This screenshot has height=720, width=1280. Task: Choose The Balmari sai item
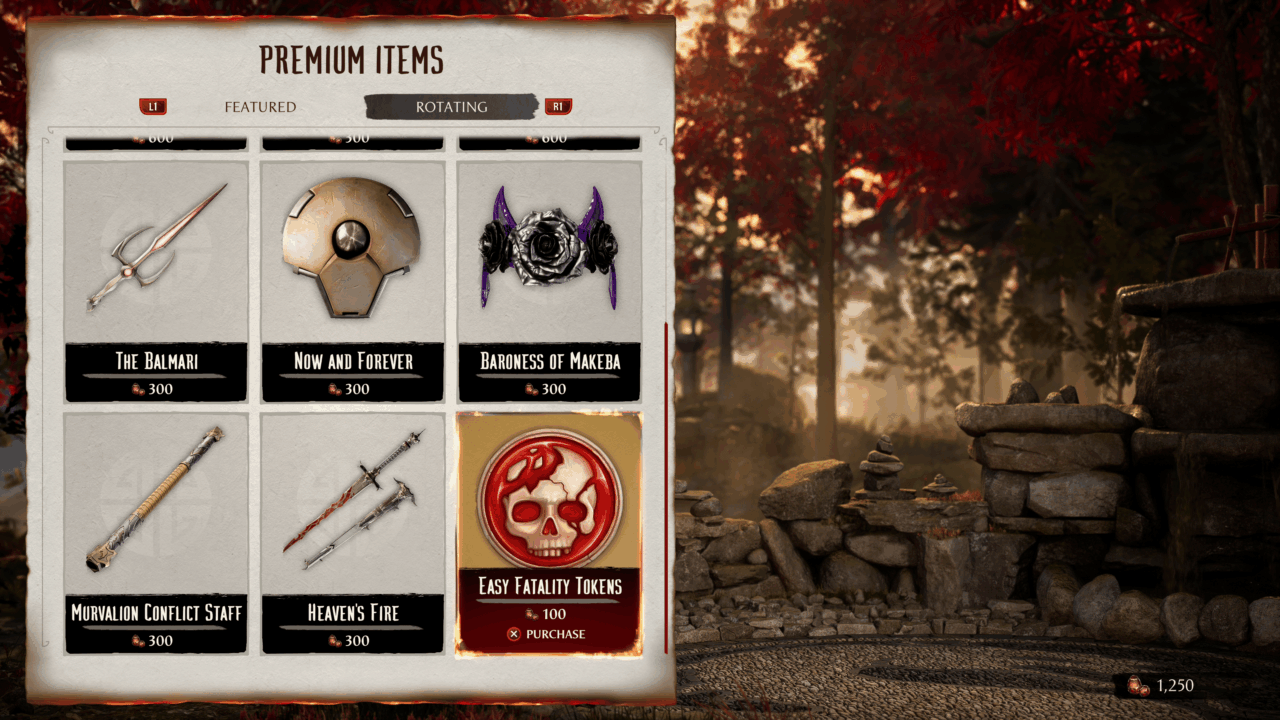pos(156,280)
